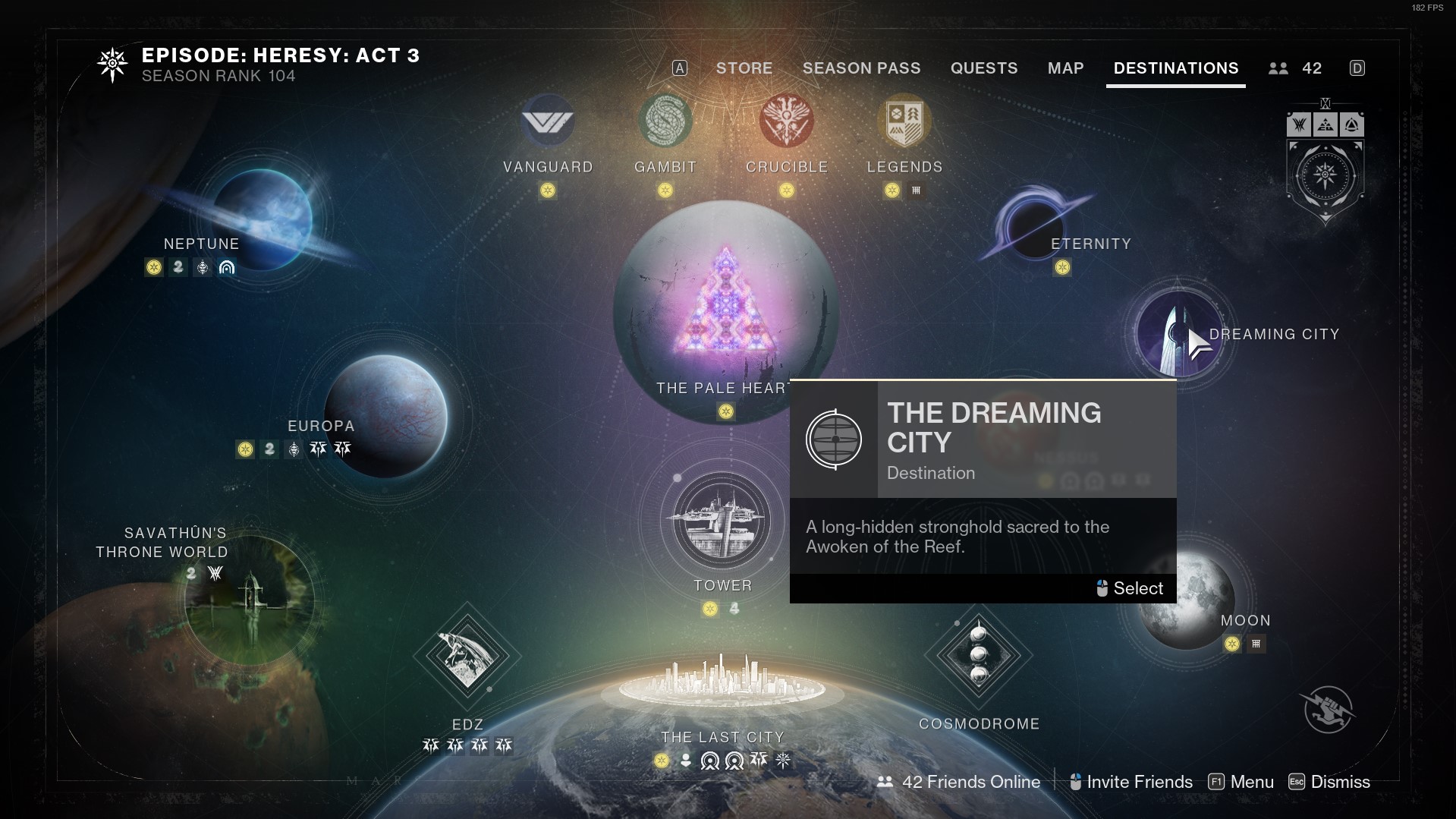Open the Store tab
The height and width of the screenshot is (819, 1456).
tap(744, 68)
